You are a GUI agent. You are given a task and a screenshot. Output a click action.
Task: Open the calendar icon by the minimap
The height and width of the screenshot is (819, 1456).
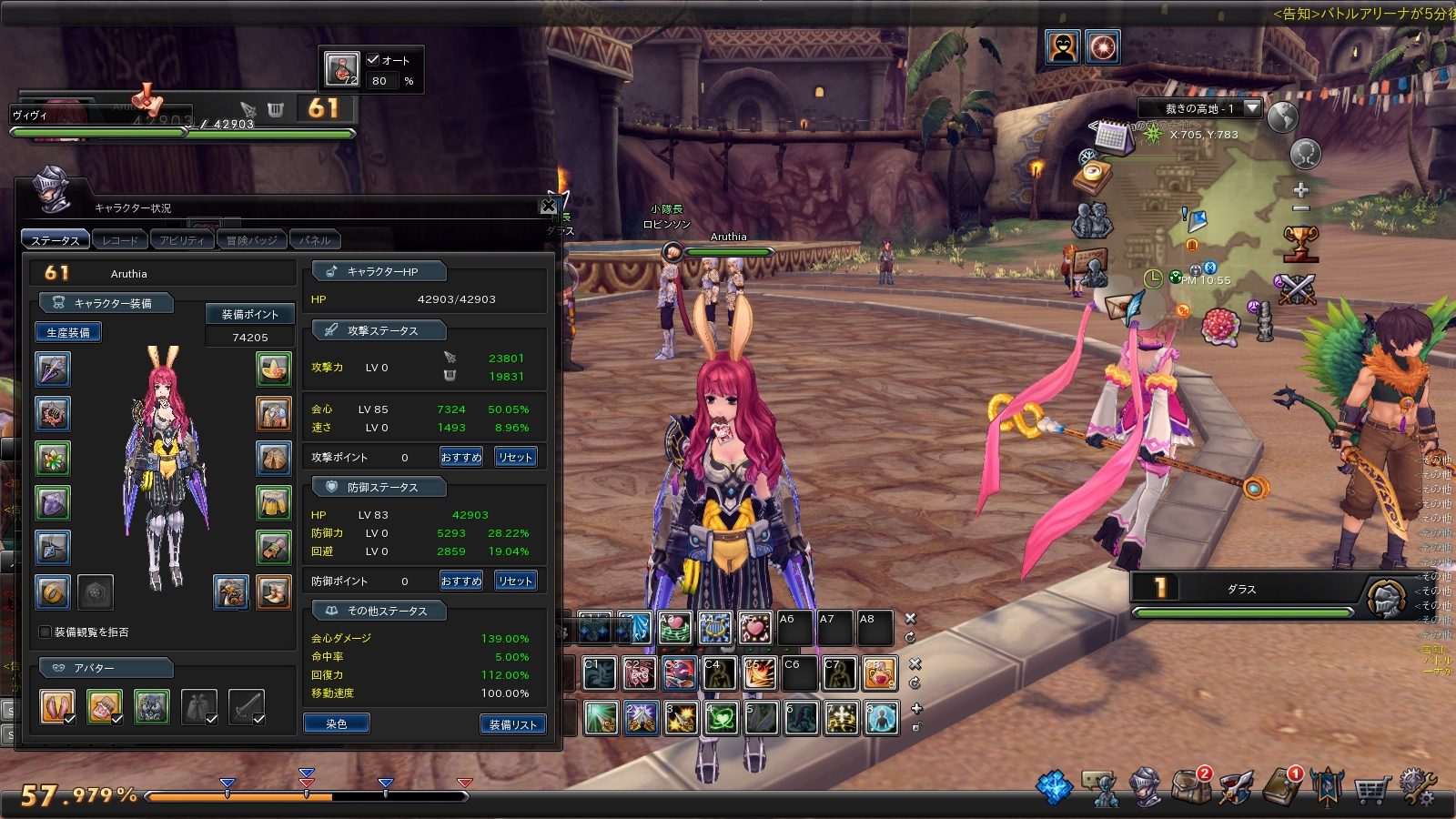coord(1112,136)
